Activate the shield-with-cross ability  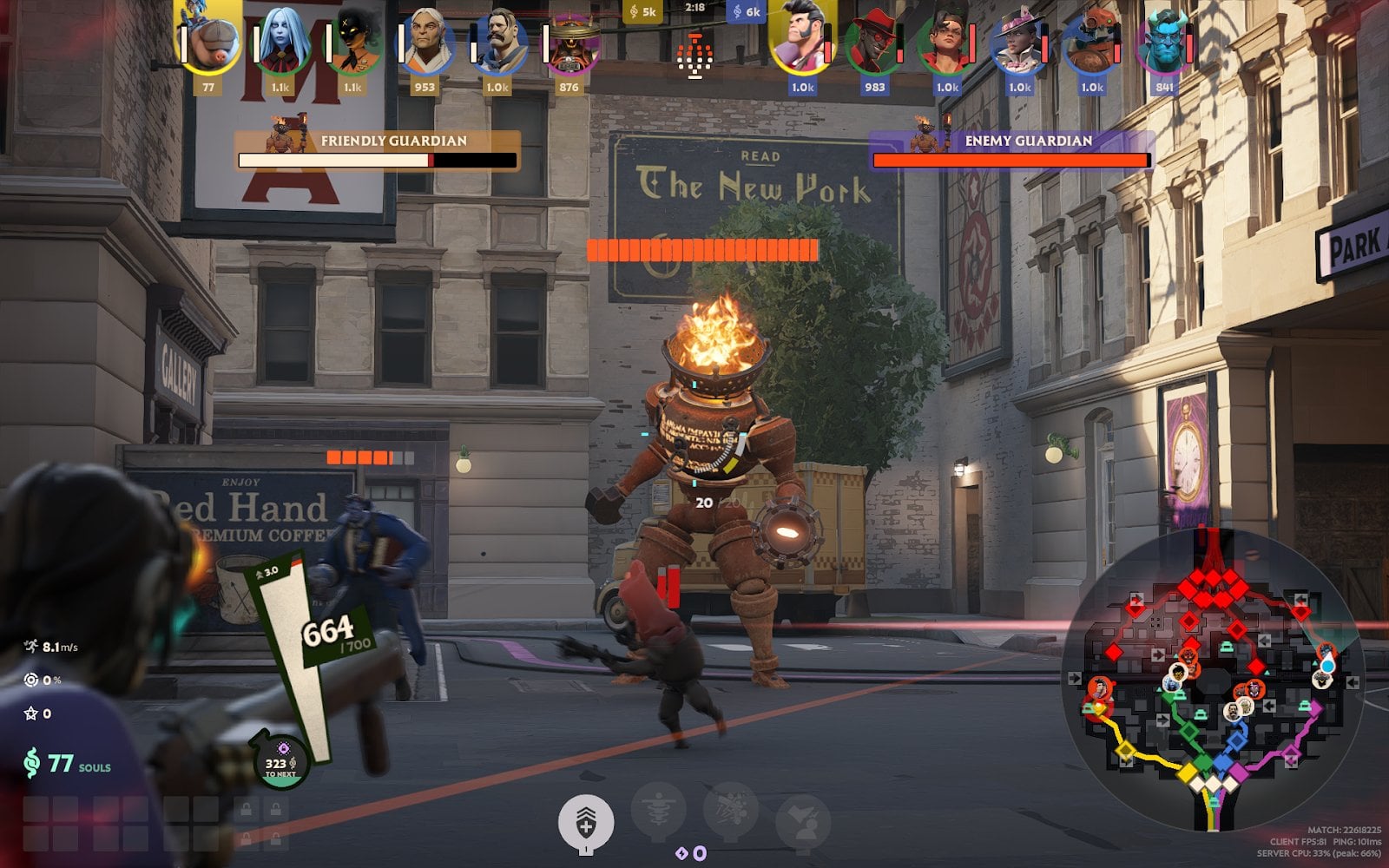coord(586,821)
